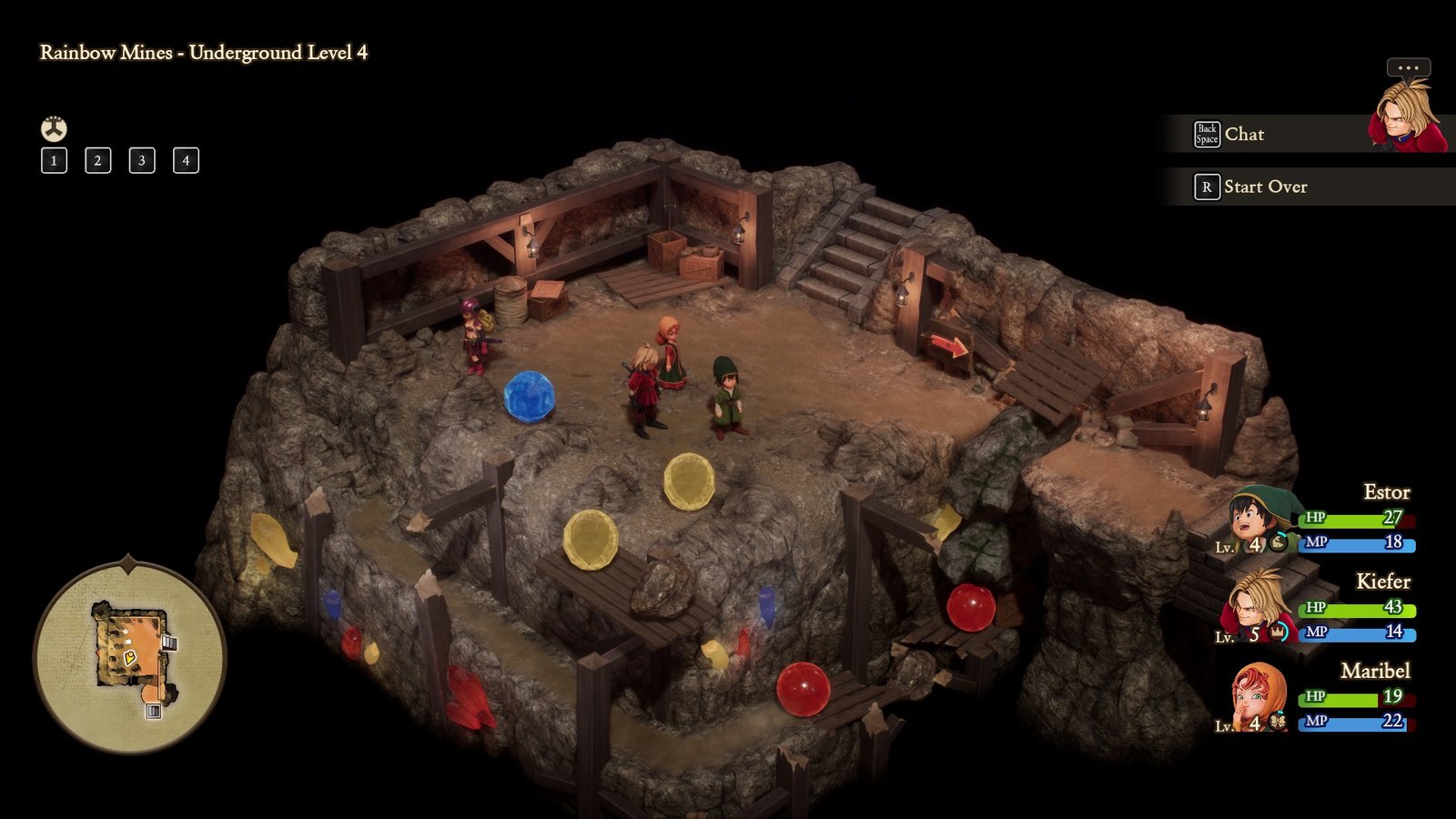Click the clock icon above the numbered slots
The height and width of the screenshot is (819, 1456).
click(x=54, y=128)
